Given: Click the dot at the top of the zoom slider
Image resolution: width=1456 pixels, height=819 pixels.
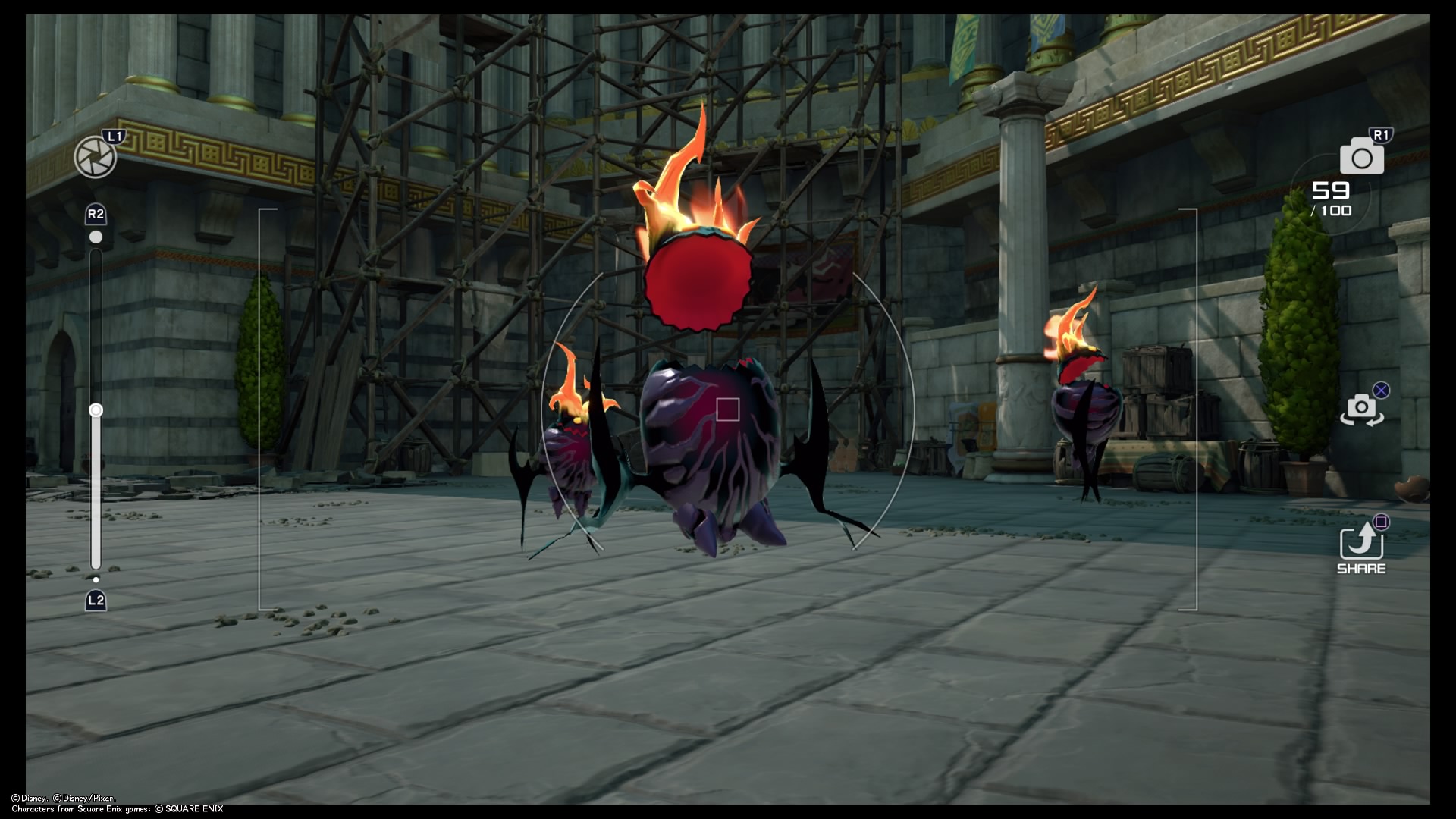Looking at the screenshot, I should (96, 237).
